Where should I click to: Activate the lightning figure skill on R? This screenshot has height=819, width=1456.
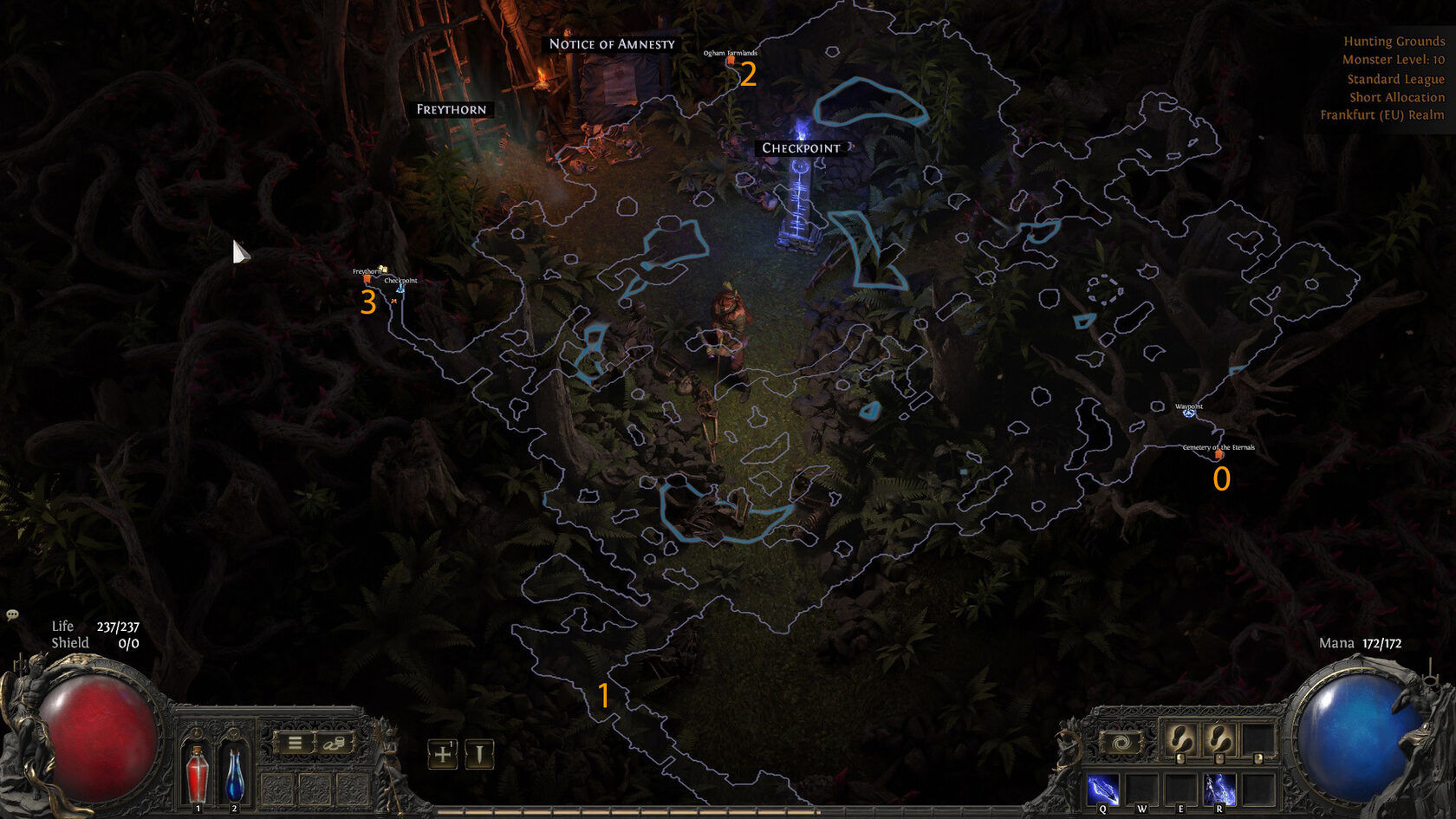pyautogui.click(x=1219, y=790)
